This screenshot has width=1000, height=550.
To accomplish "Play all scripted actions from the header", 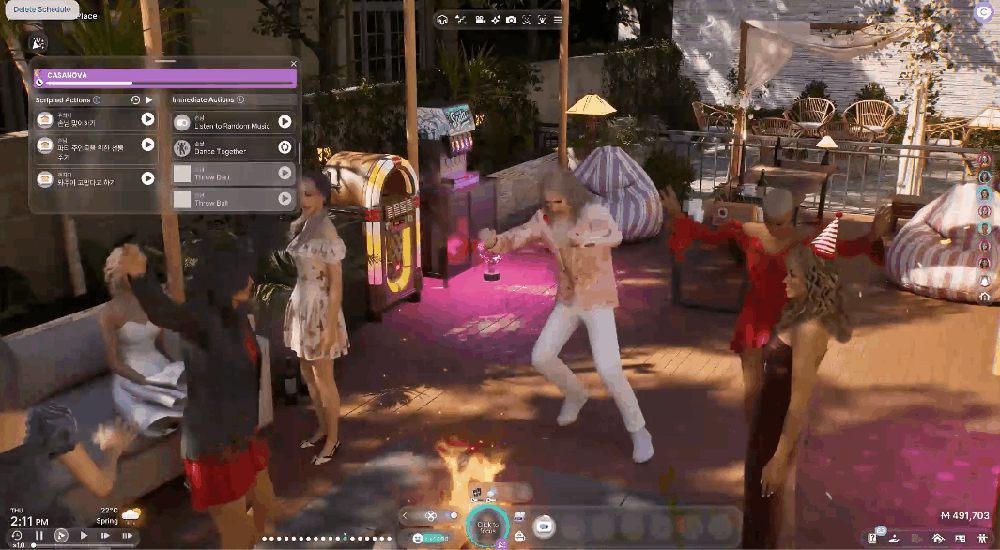I will (149, 100).
